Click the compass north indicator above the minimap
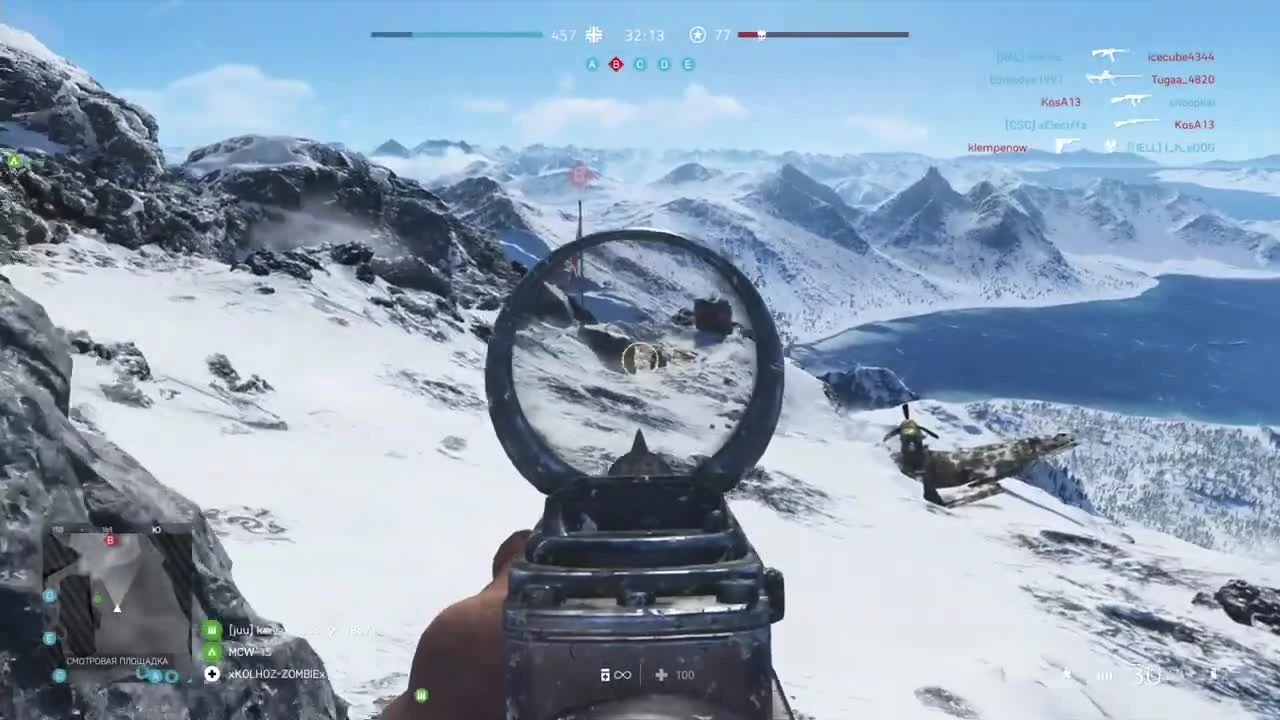Image resolution: width=1280 pixels, height=720 pixels. pyautogui.click(x=157, y=529)
